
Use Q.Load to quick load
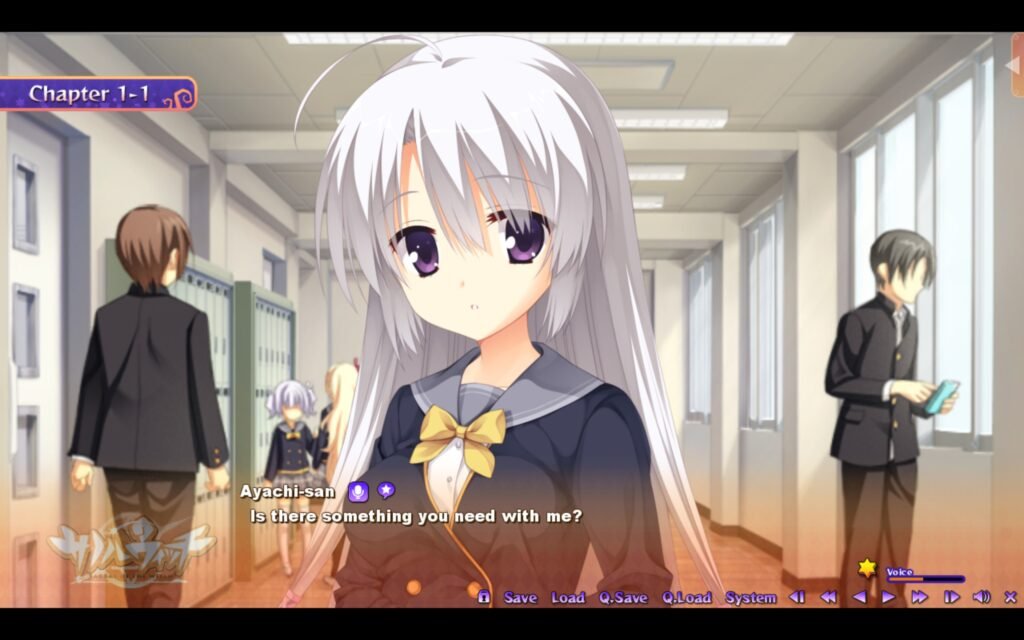pyautogui.click(x=686, y=597)
